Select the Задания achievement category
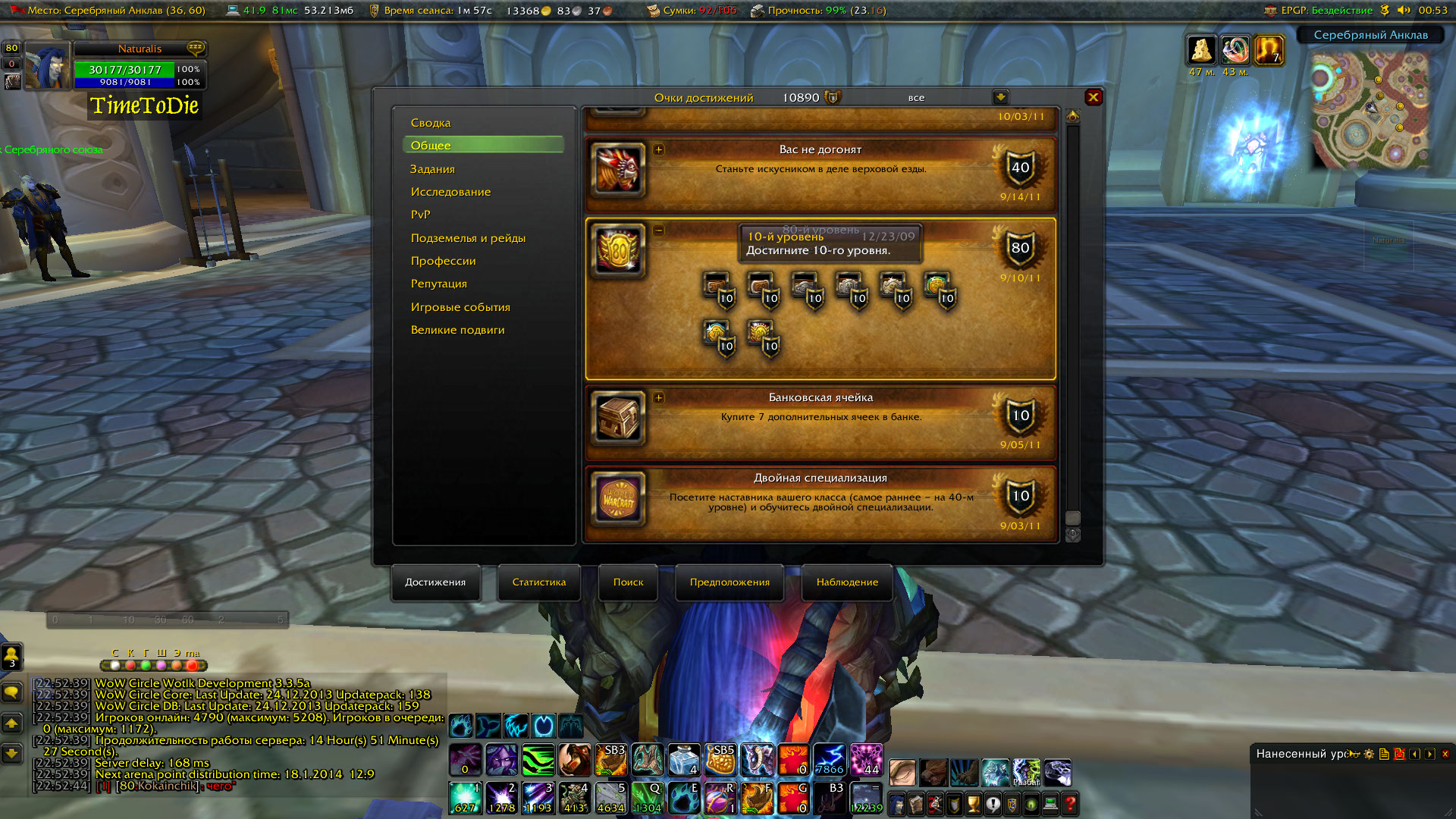 coord(432,169)
